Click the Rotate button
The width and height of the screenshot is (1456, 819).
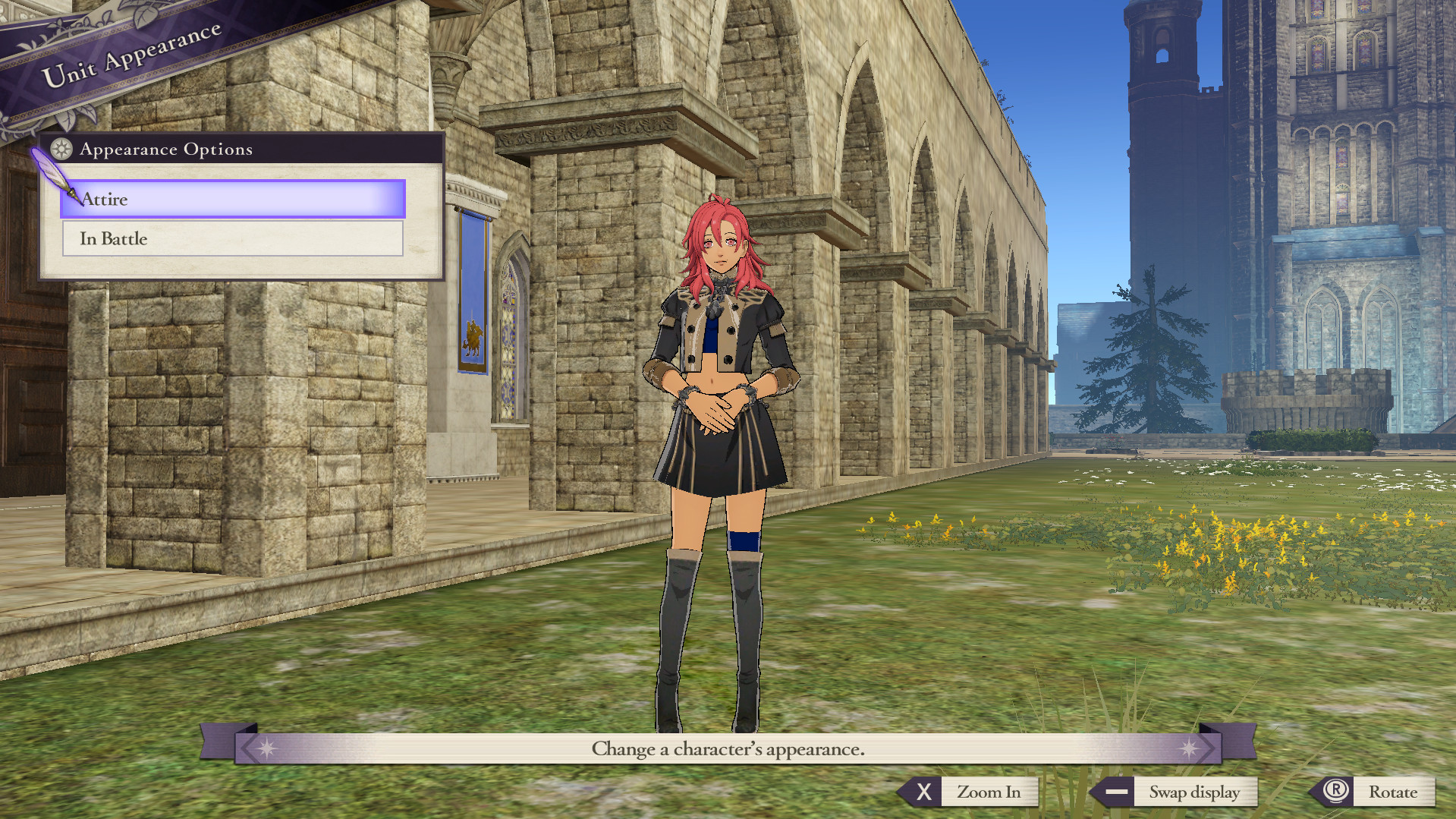[1394, 792]
